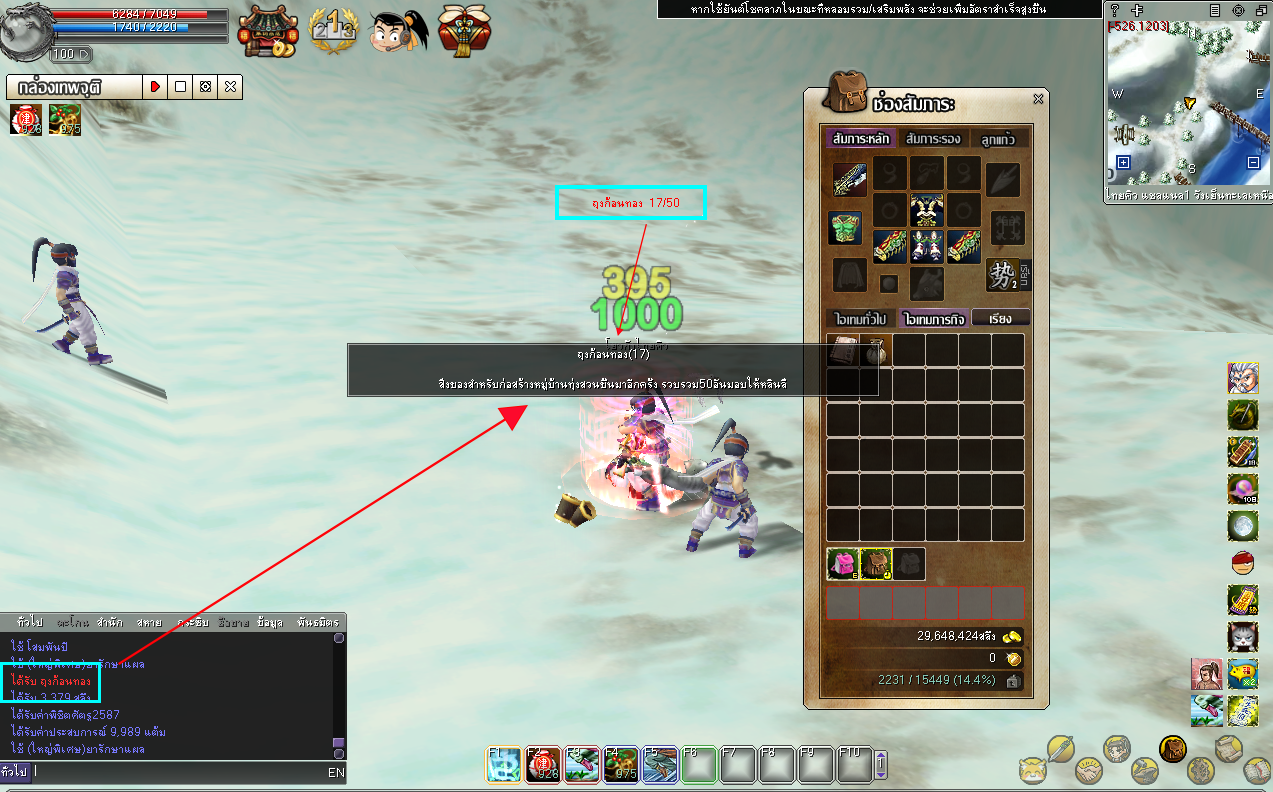Focus the chat input field
1273x792 pixels.
tap(180, 772)
